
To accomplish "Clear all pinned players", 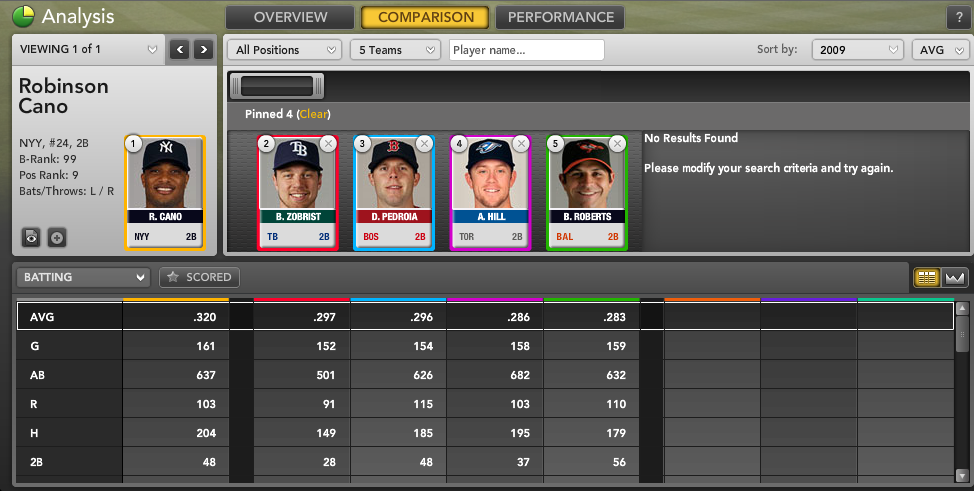I will pyautogui.click(x=313, y=114).
